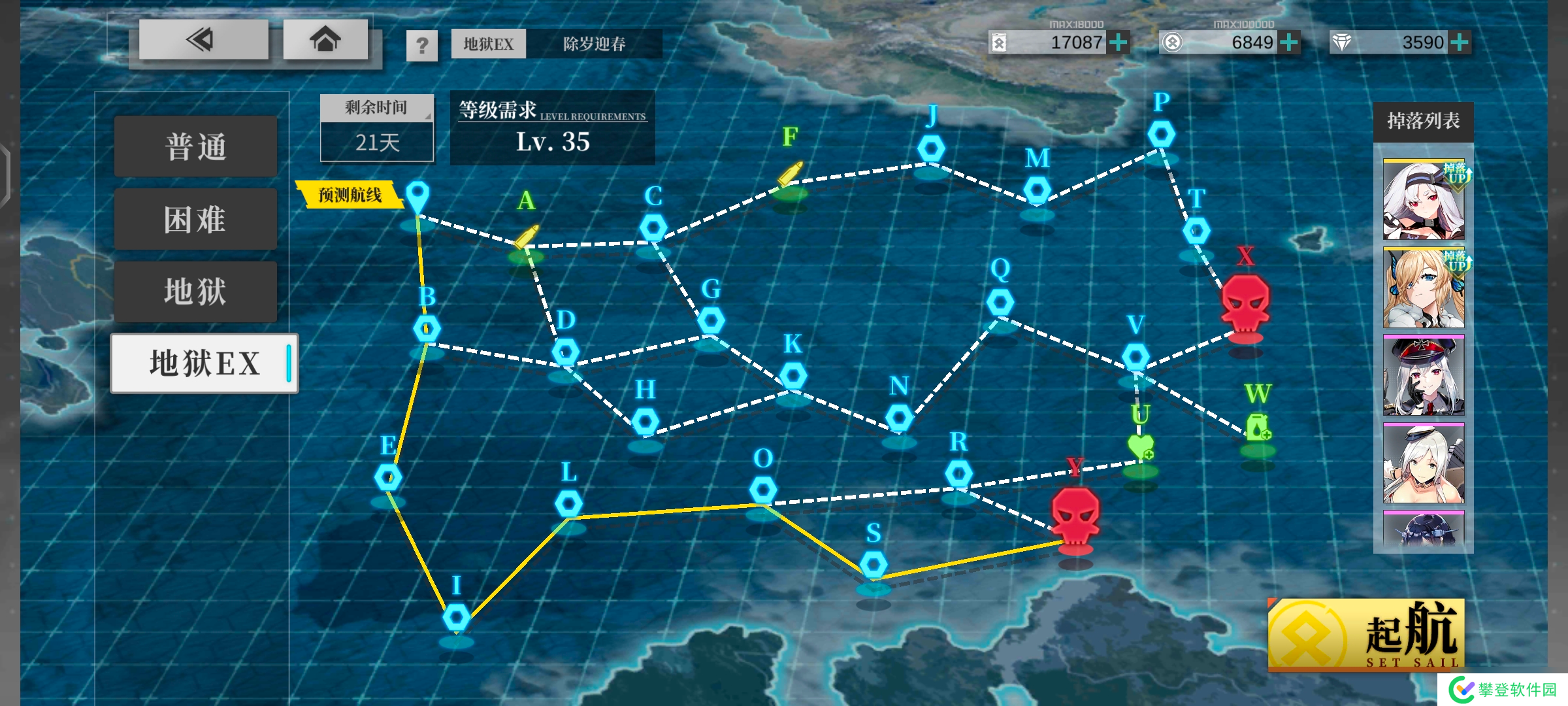This screenshot has width=1568, height=706.
Task: Return to the home screen
Action: pos(325,40)
